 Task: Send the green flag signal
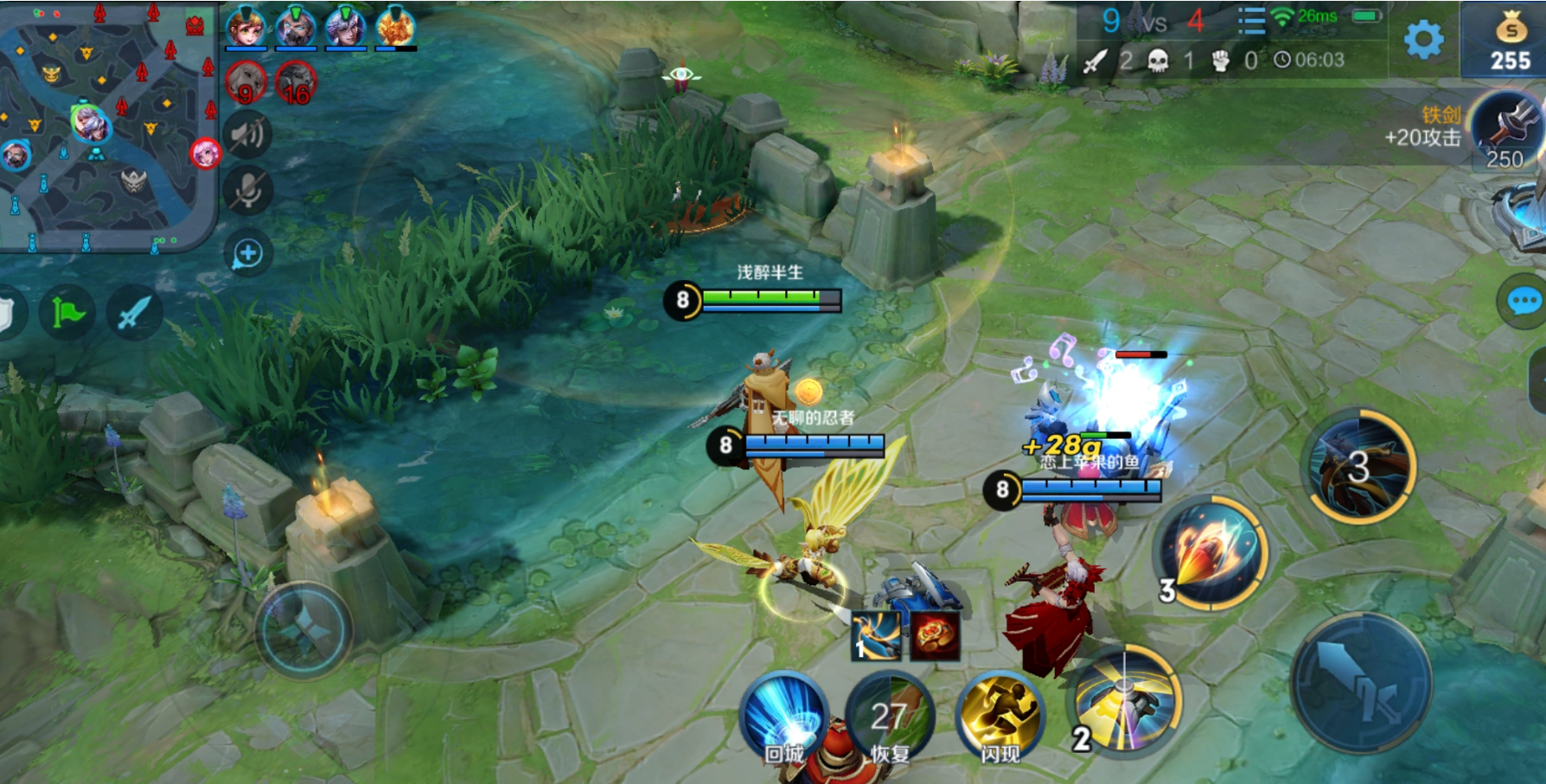coord(67,312)
